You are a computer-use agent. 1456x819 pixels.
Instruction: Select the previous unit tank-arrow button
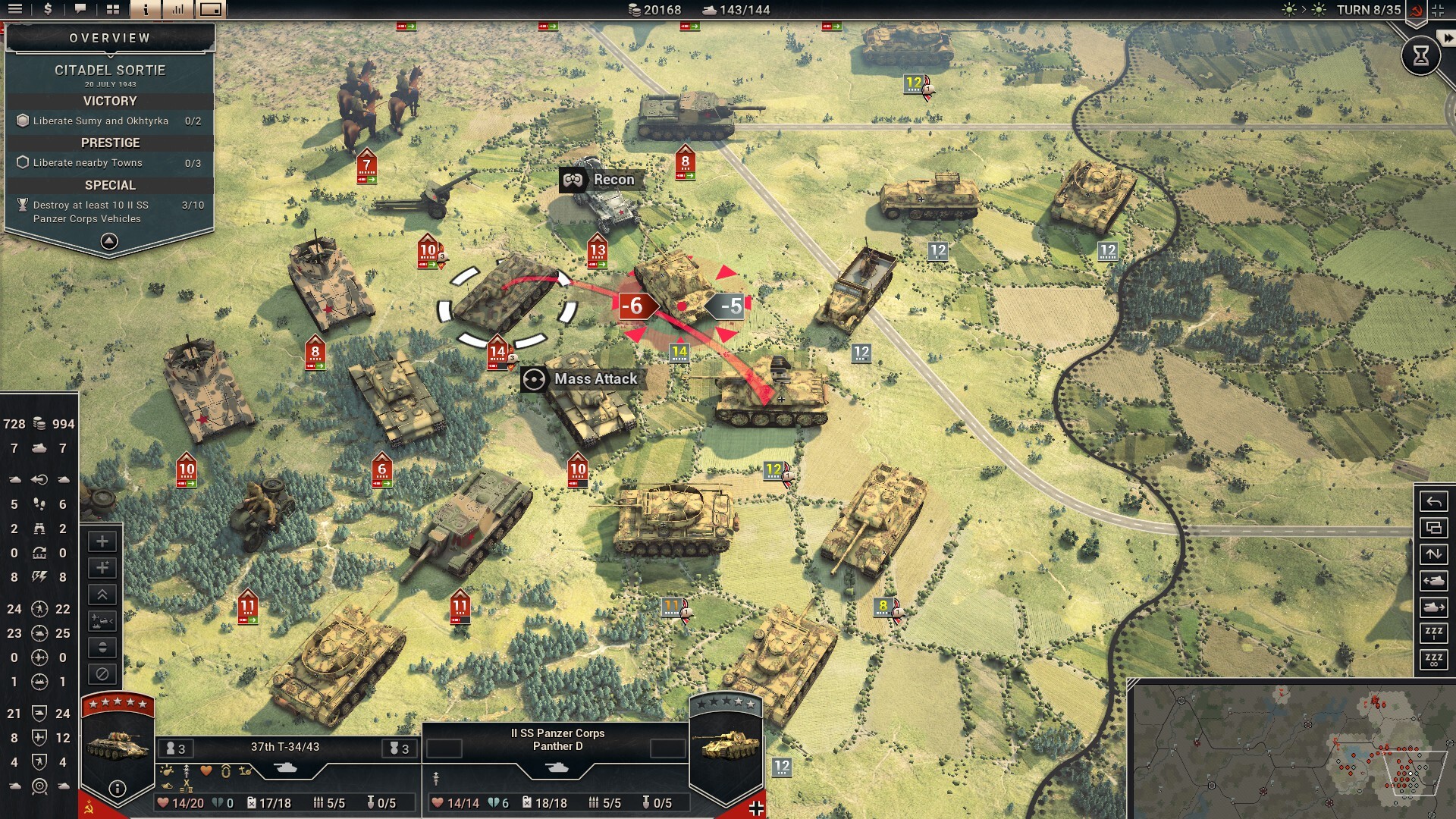tap(1433, 581)
